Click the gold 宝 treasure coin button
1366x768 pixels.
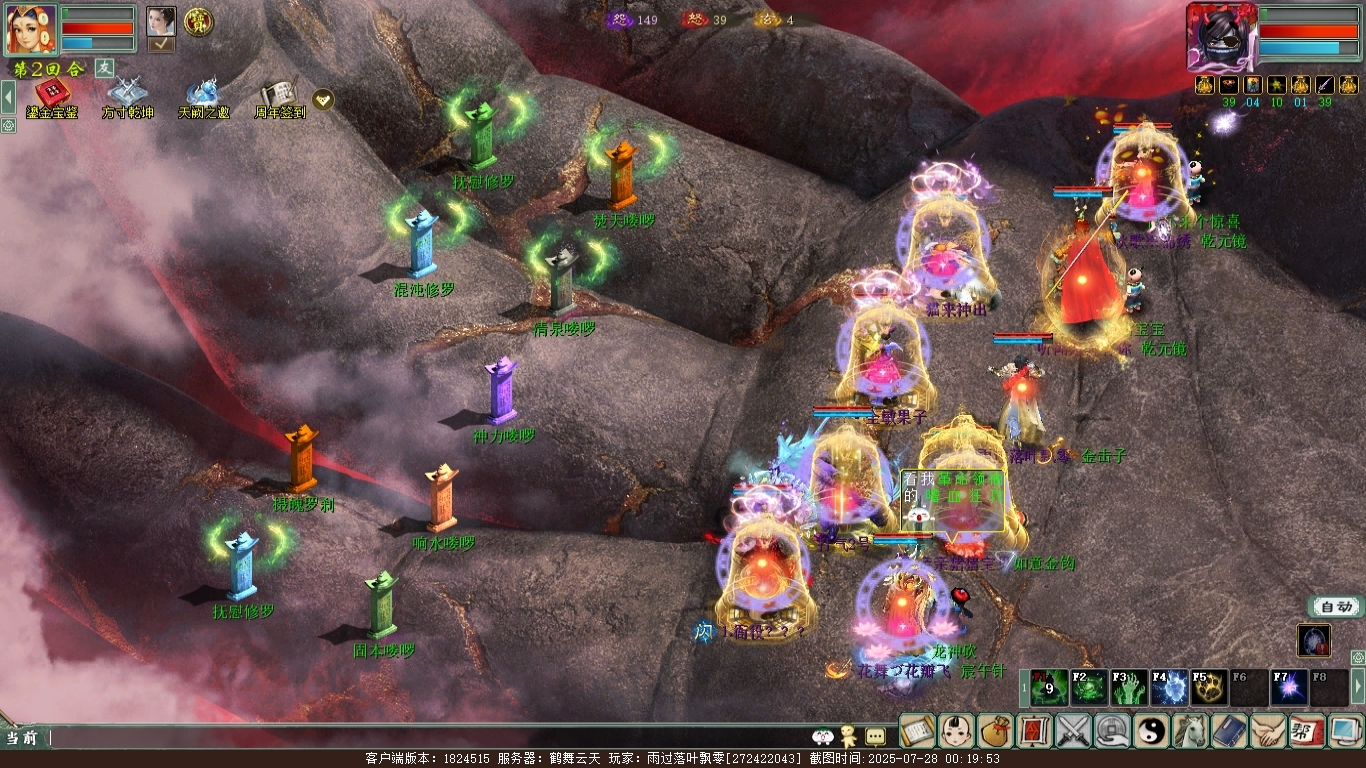point(198,21)
